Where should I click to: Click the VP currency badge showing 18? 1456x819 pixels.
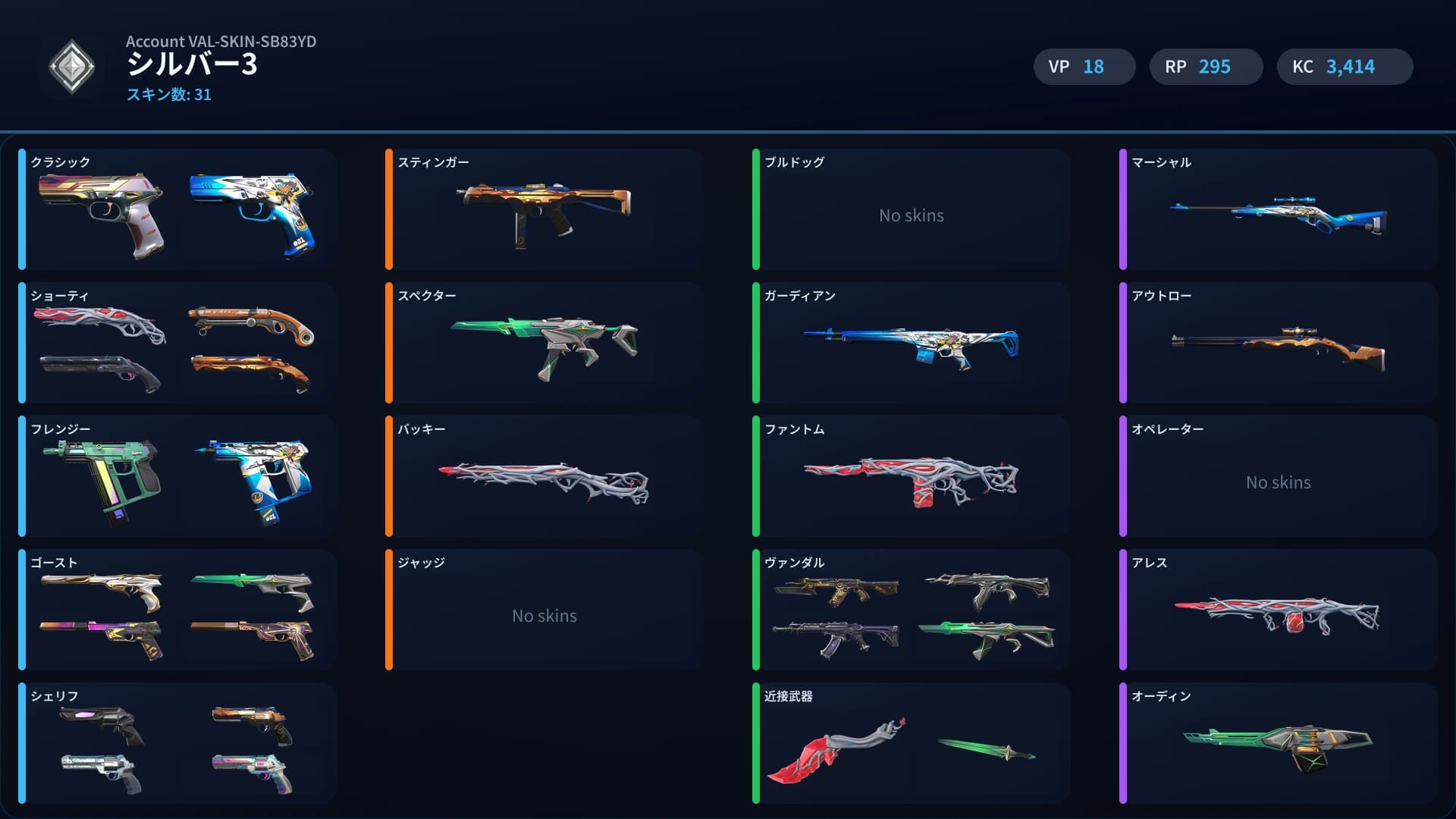pyautogui.click(x=1083, y=66)
